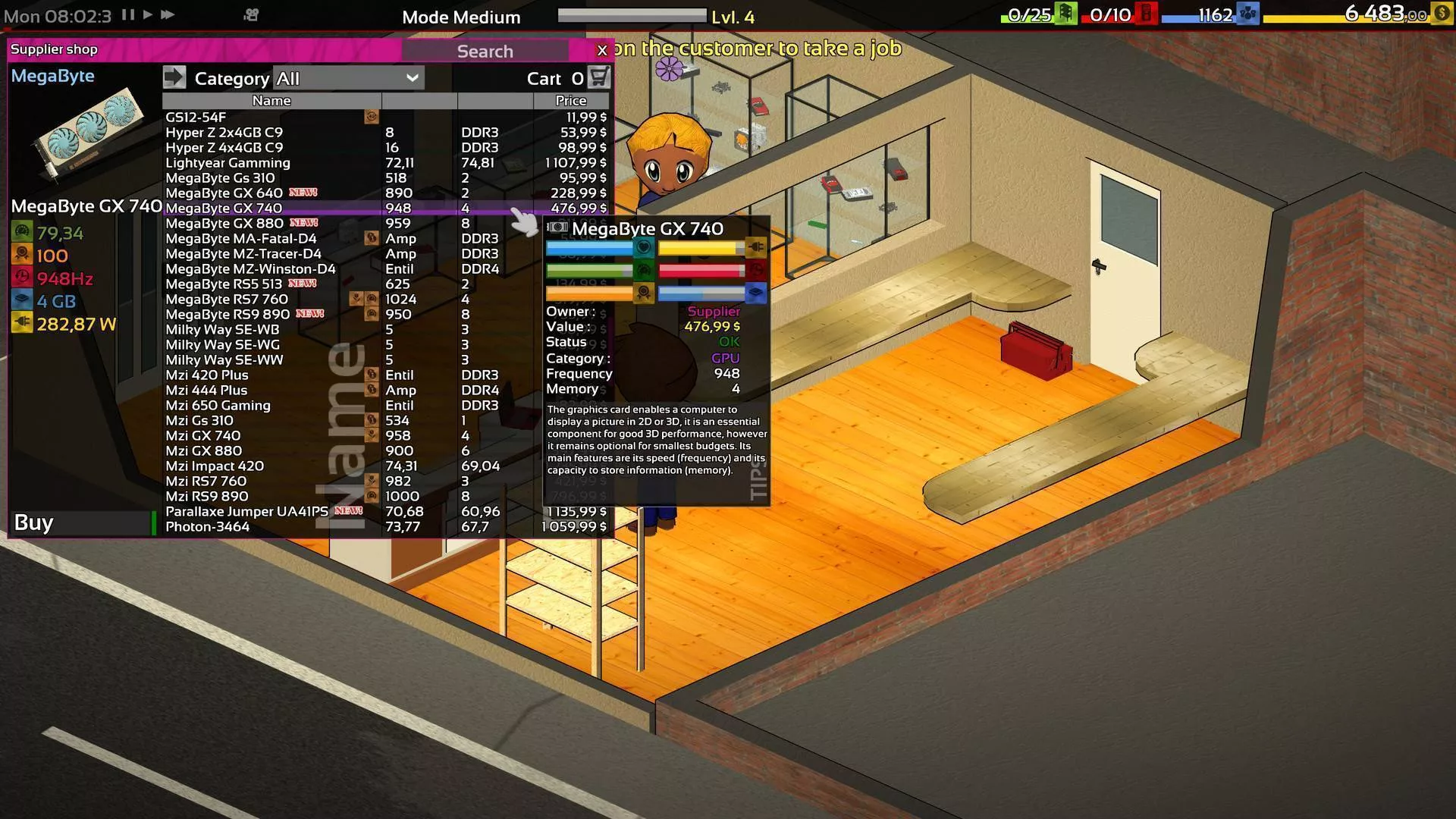Image resolution: width=1456 pixels, height=819 pixels.
Task: Choose the Parallaxe Jumper UA41PS item
Action: (246, 512)
